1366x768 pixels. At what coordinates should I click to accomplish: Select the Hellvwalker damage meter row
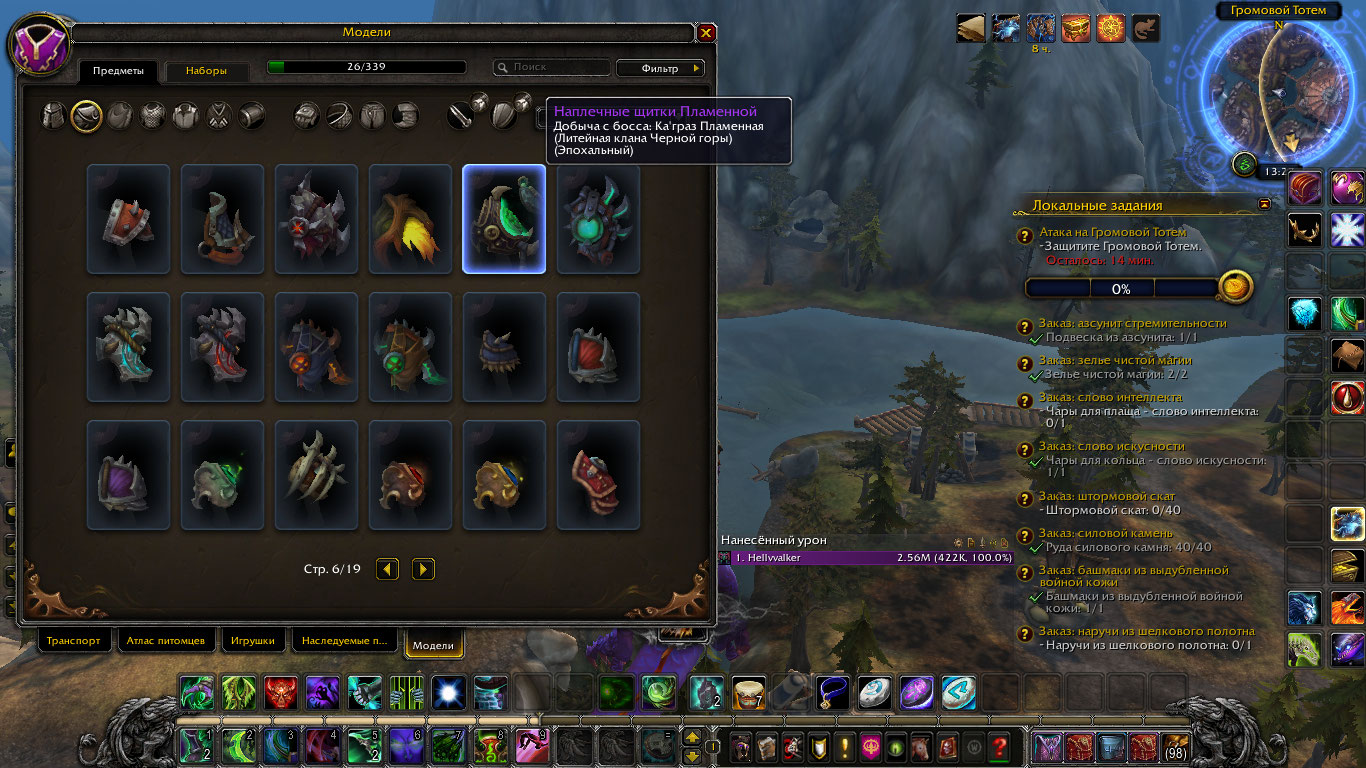click(872, 557)
